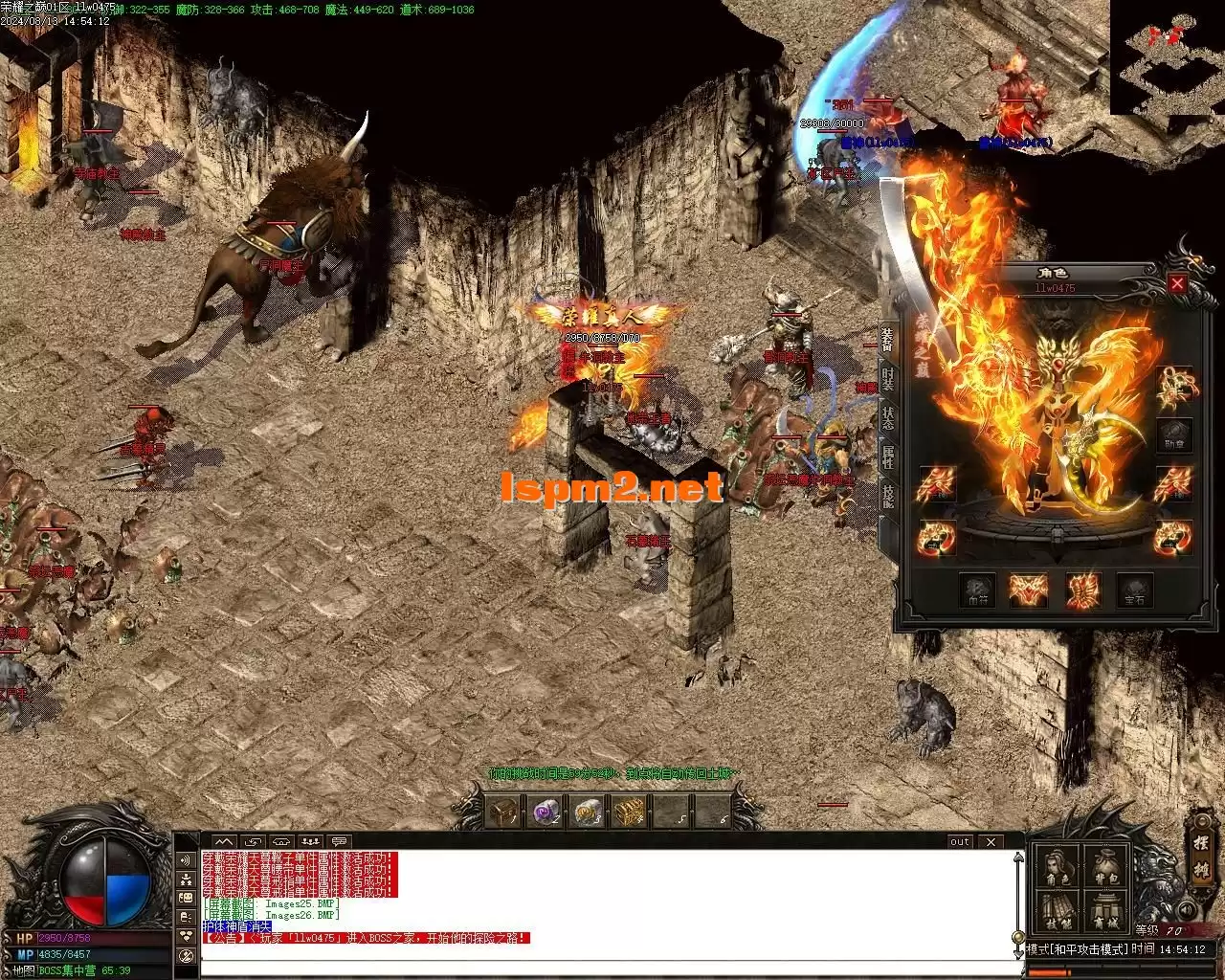Close the chat window with X
Viewport: 1225px width, 980px height.
click(x=991, y=842)
